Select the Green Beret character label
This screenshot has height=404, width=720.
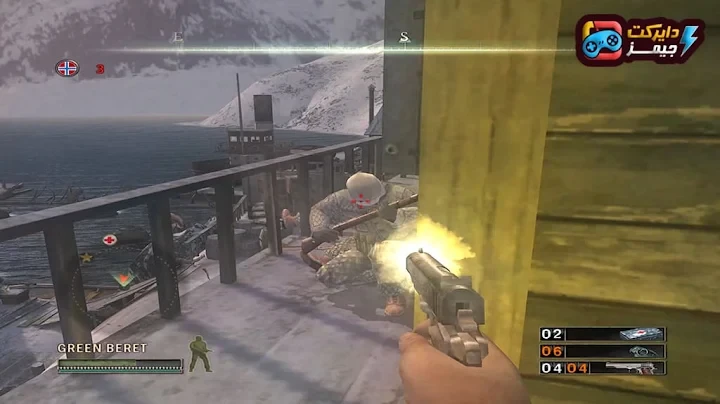[102, 348]
